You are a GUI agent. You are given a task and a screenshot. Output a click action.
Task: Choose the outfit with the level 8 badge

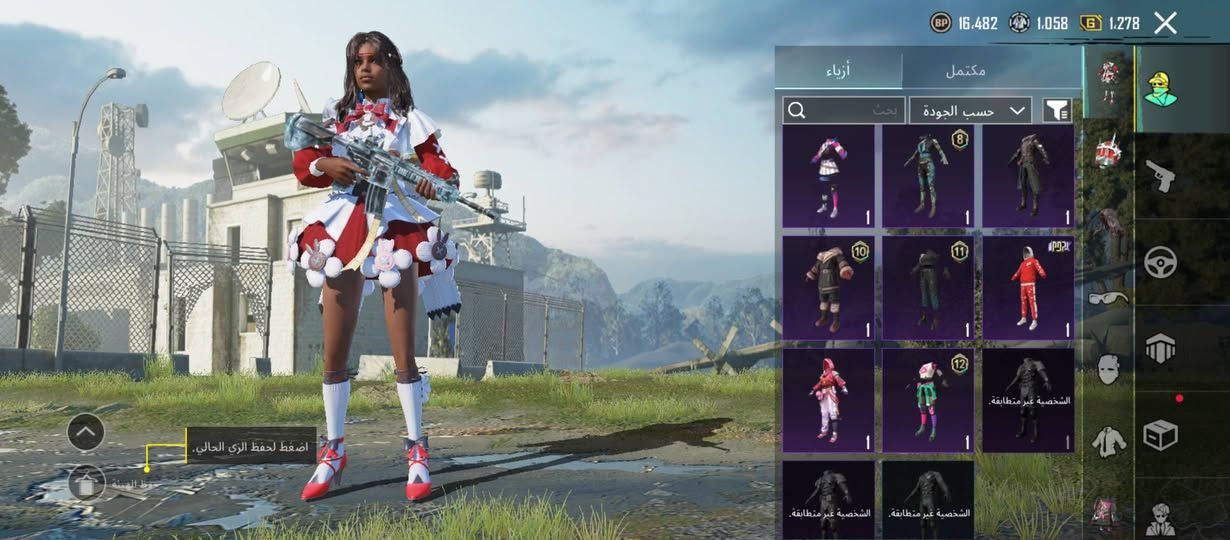pyautogui.click(x=928, y=177)
